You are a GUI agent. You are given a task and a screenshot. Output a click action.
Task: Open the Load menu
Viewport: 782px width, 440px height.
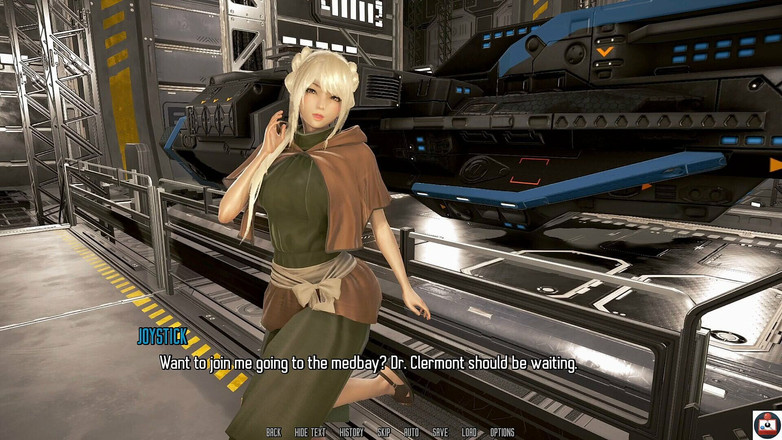pyautogui.click(x=469, y=433)
